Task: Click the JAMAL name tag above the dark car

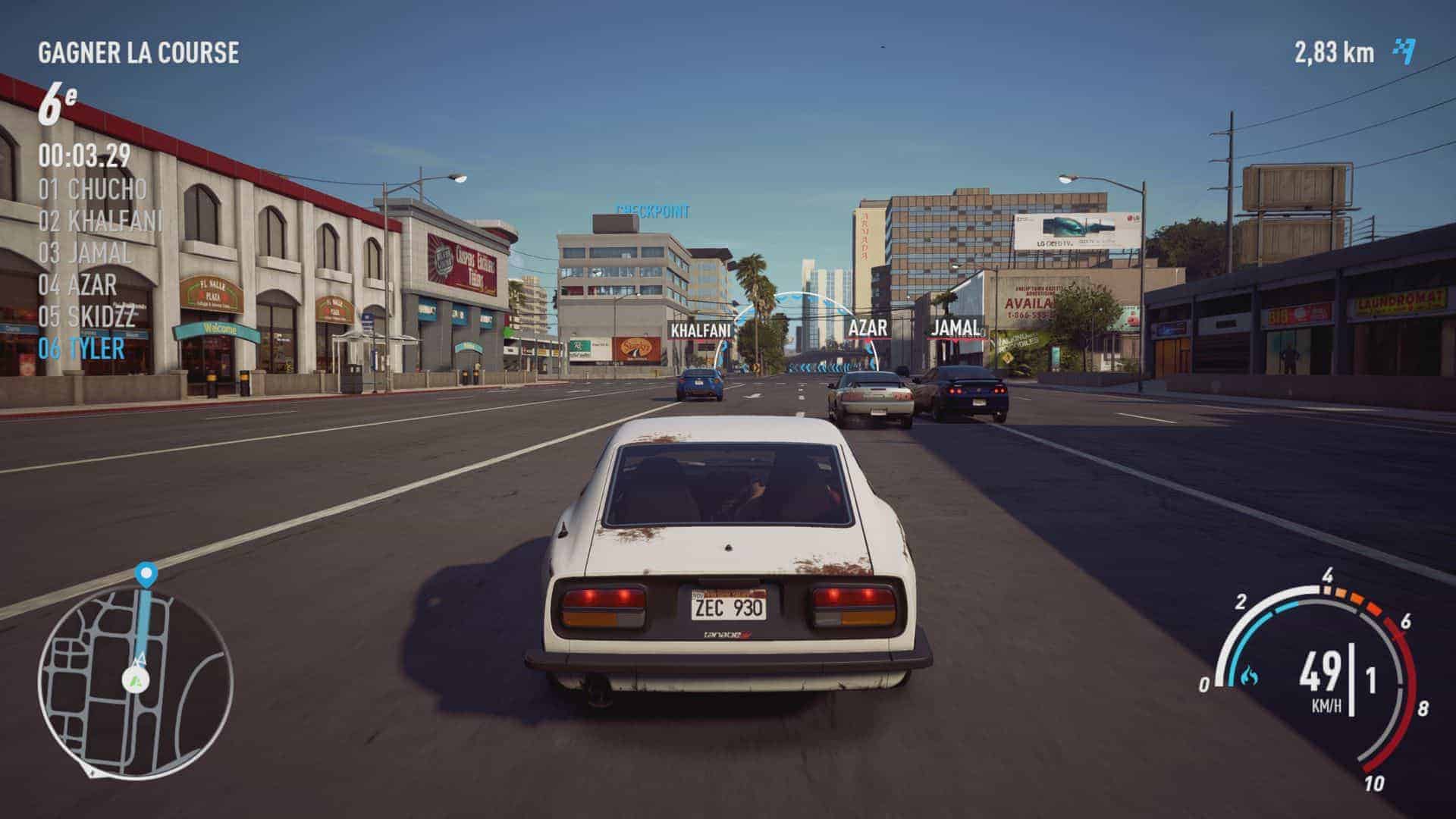Action: click(955, 328)
